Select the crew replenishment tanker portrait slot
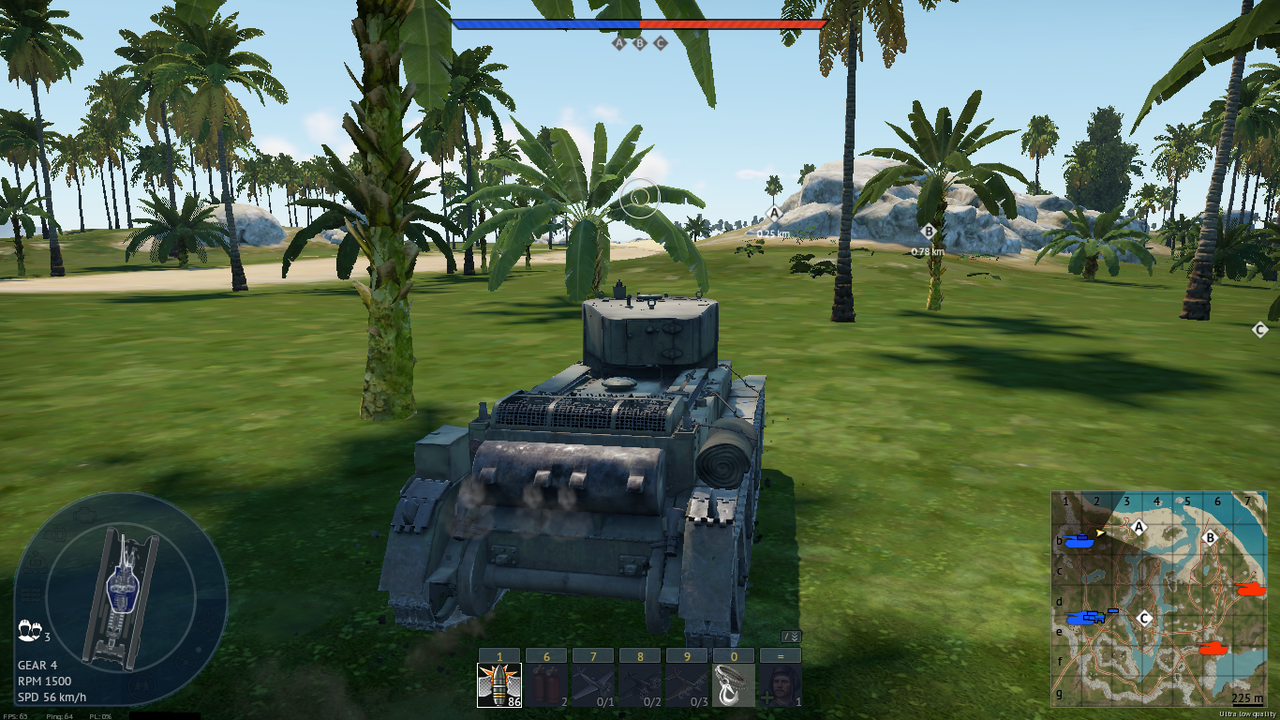Screen dimensions: 1280x720 (780, 685)
